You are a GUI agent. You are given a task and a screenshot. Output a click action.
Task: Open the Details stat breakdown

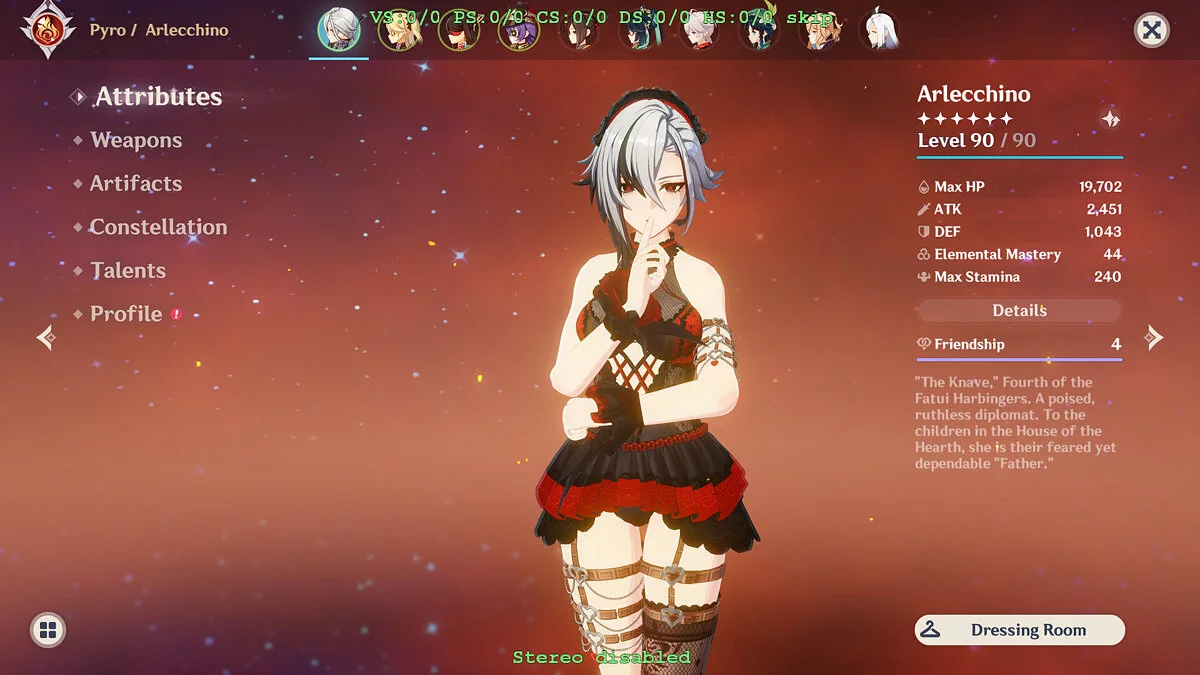(x=1019, y=311)
